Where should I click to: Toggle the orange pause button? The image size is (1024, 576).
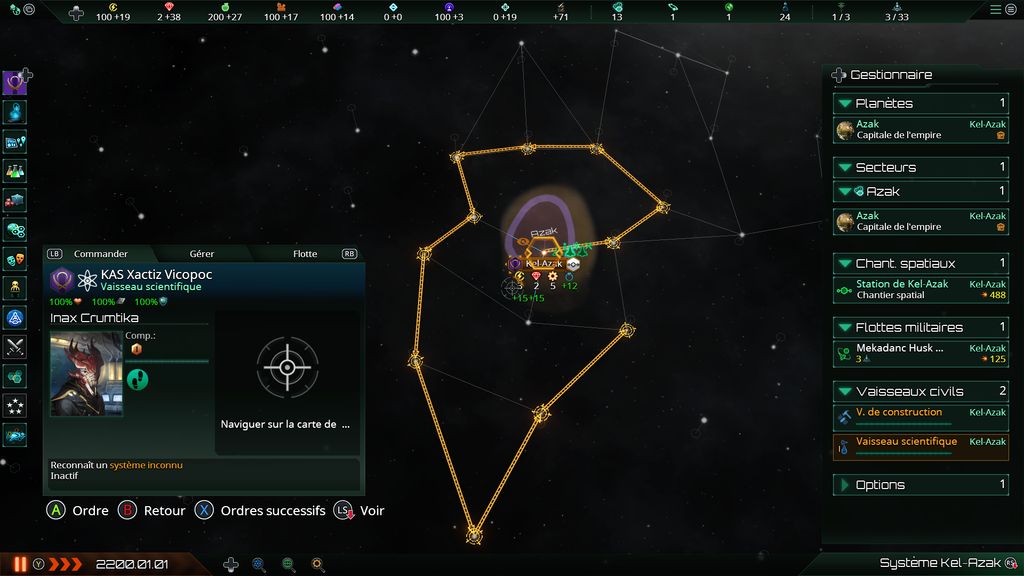pyautogui.click(x=20, y=564)
